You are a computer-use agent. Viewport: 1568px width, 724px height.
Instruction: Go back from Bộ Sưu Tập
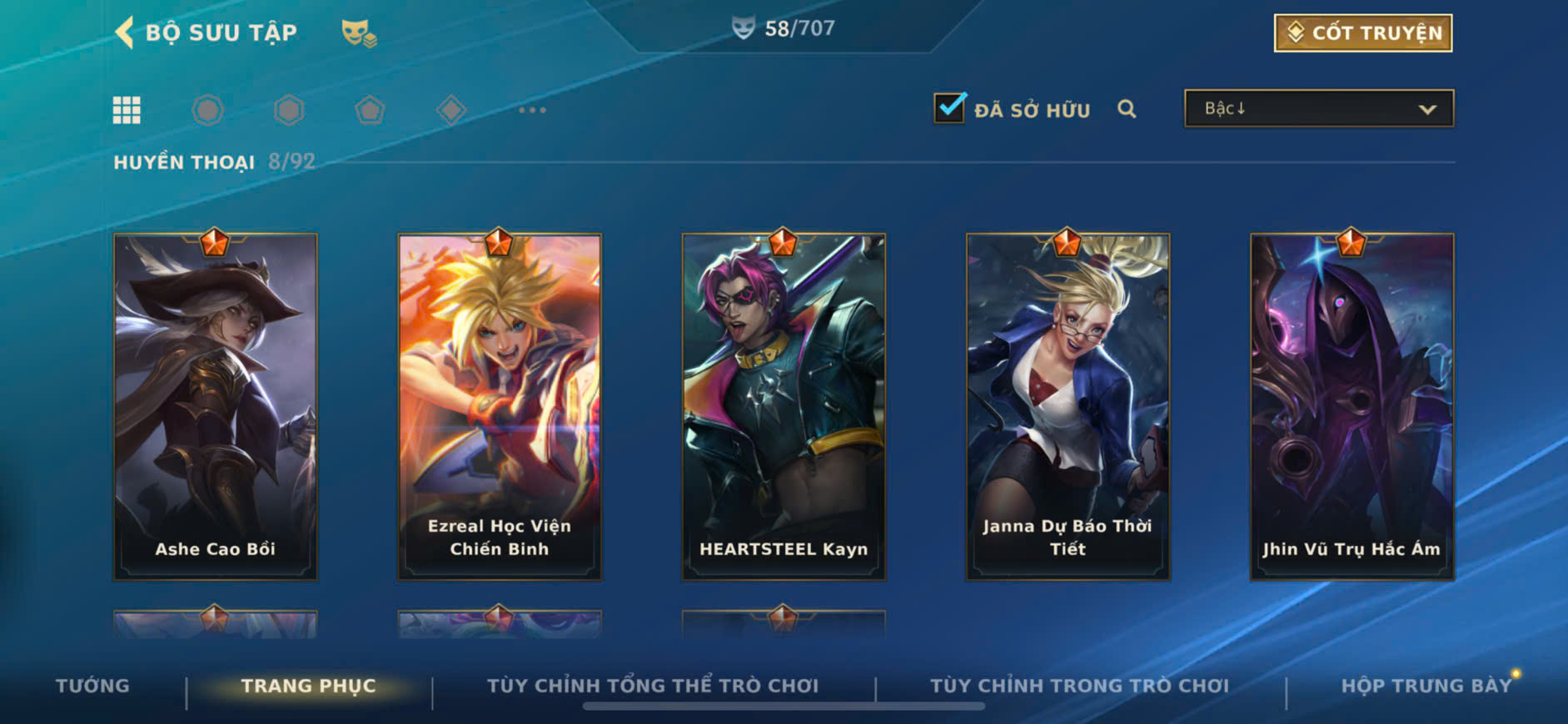(125, 32)
